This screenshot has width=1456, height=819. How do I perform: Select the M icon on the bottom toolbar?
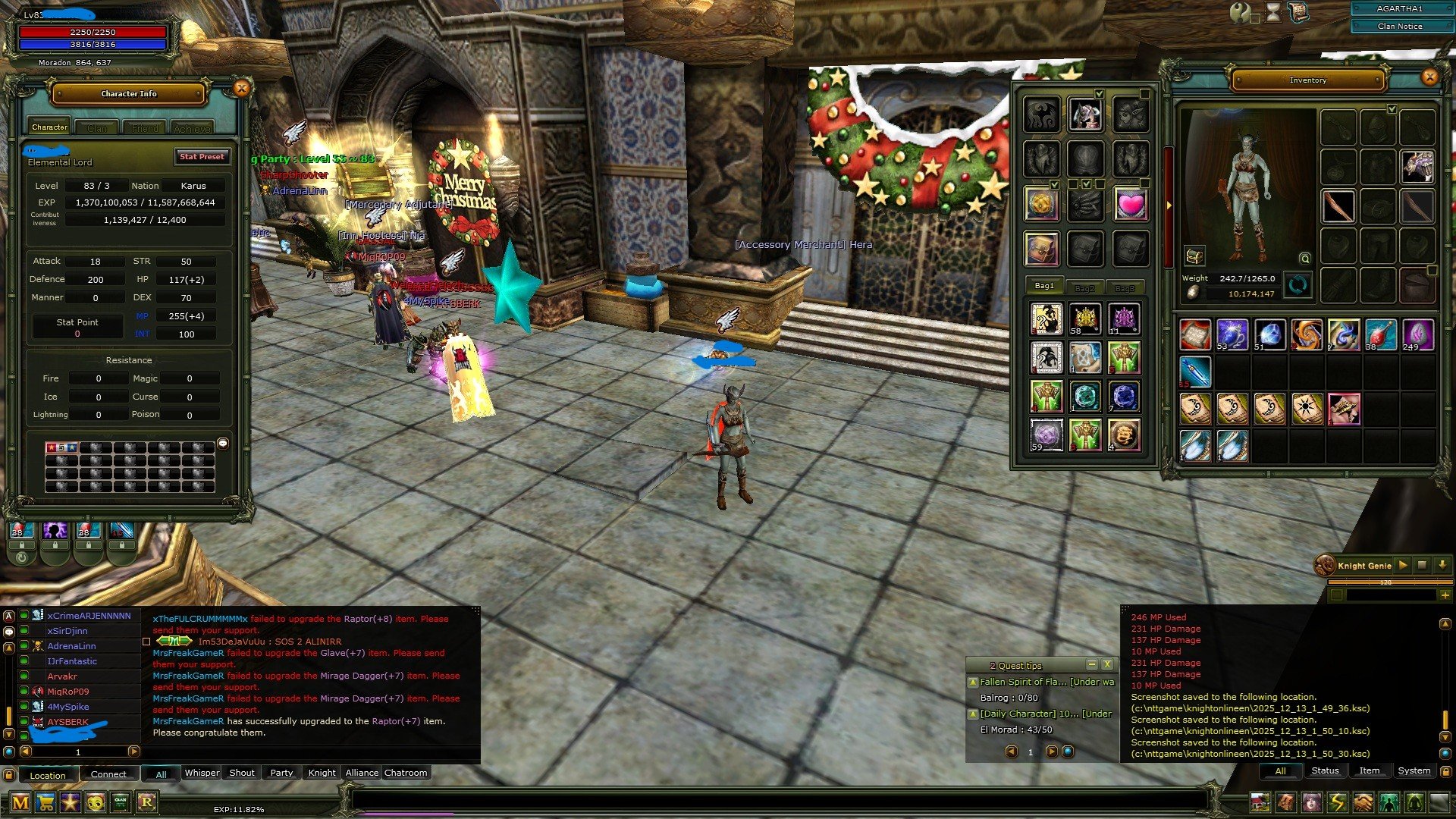pyautogui.click(x=20, y=801)
